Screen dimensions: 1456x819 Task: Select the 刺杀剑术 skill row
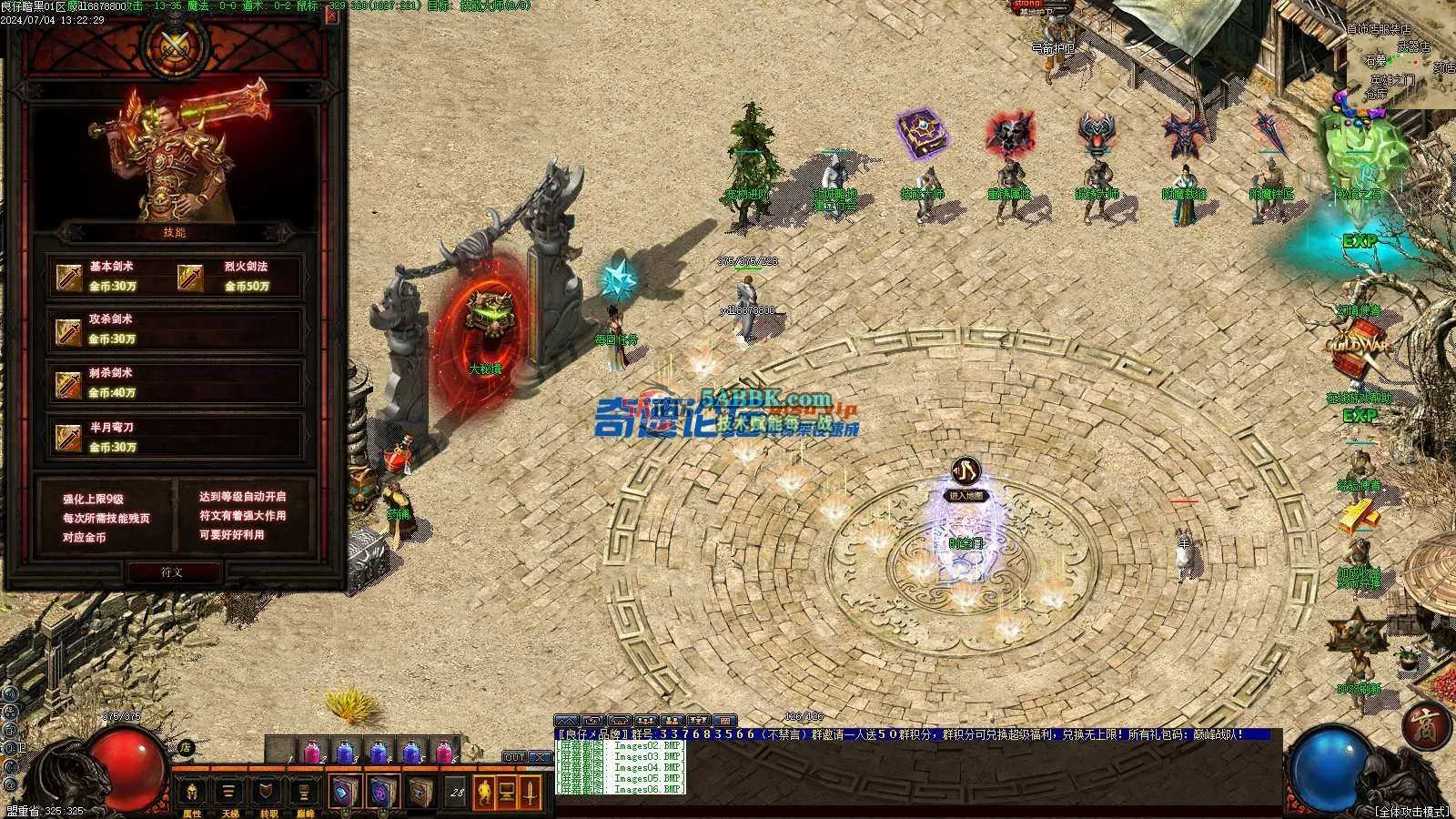pos(175,383)
